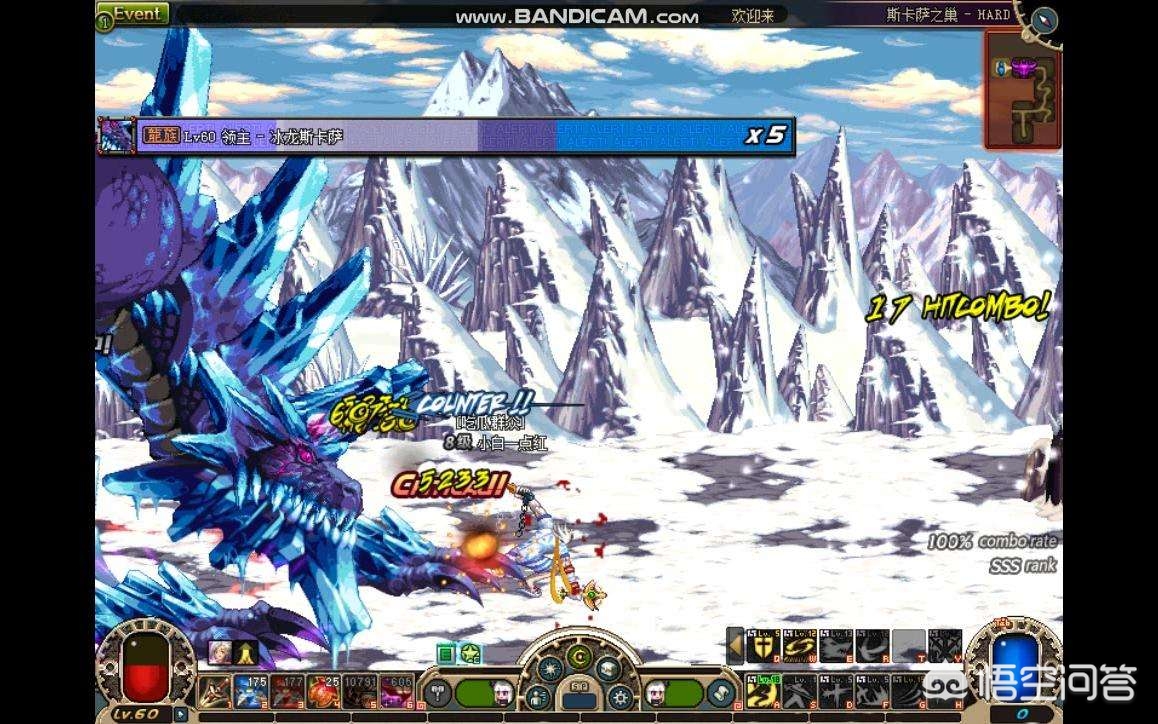
Task: Click the green star icon above the bar
Action: 470,654
